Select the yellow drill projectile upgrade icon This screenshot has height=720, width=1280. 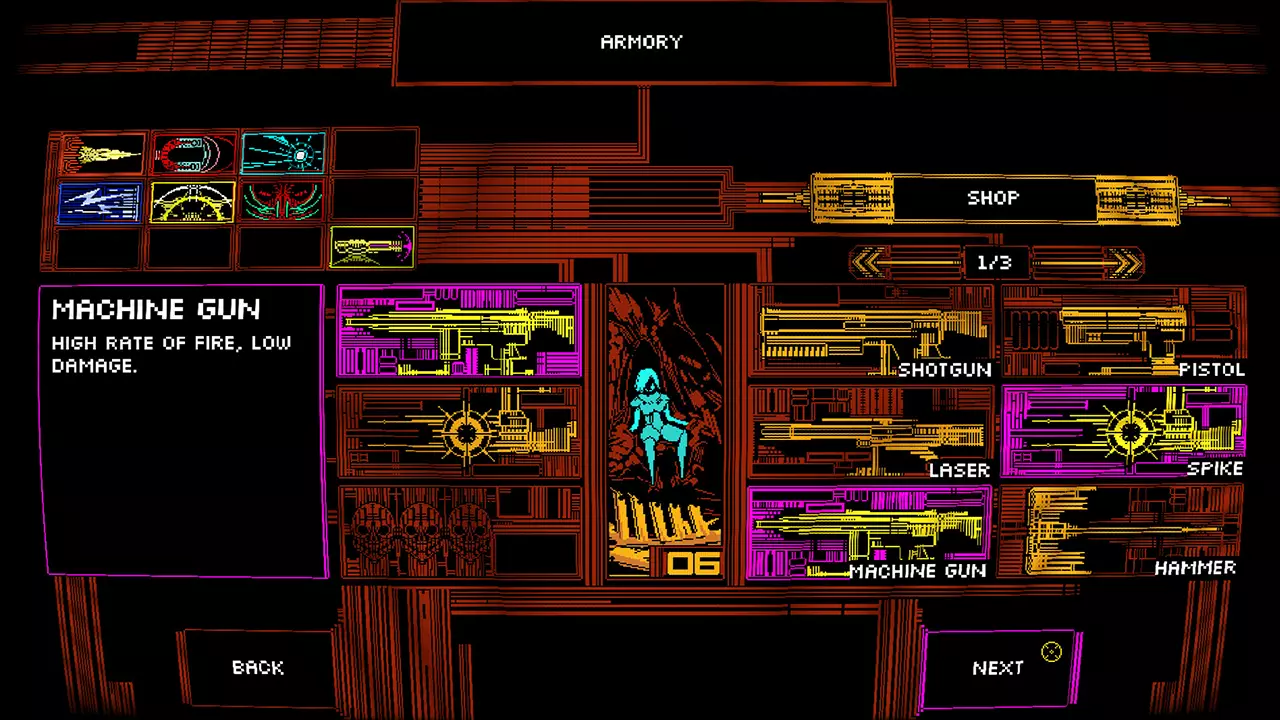tap(101, 154)
